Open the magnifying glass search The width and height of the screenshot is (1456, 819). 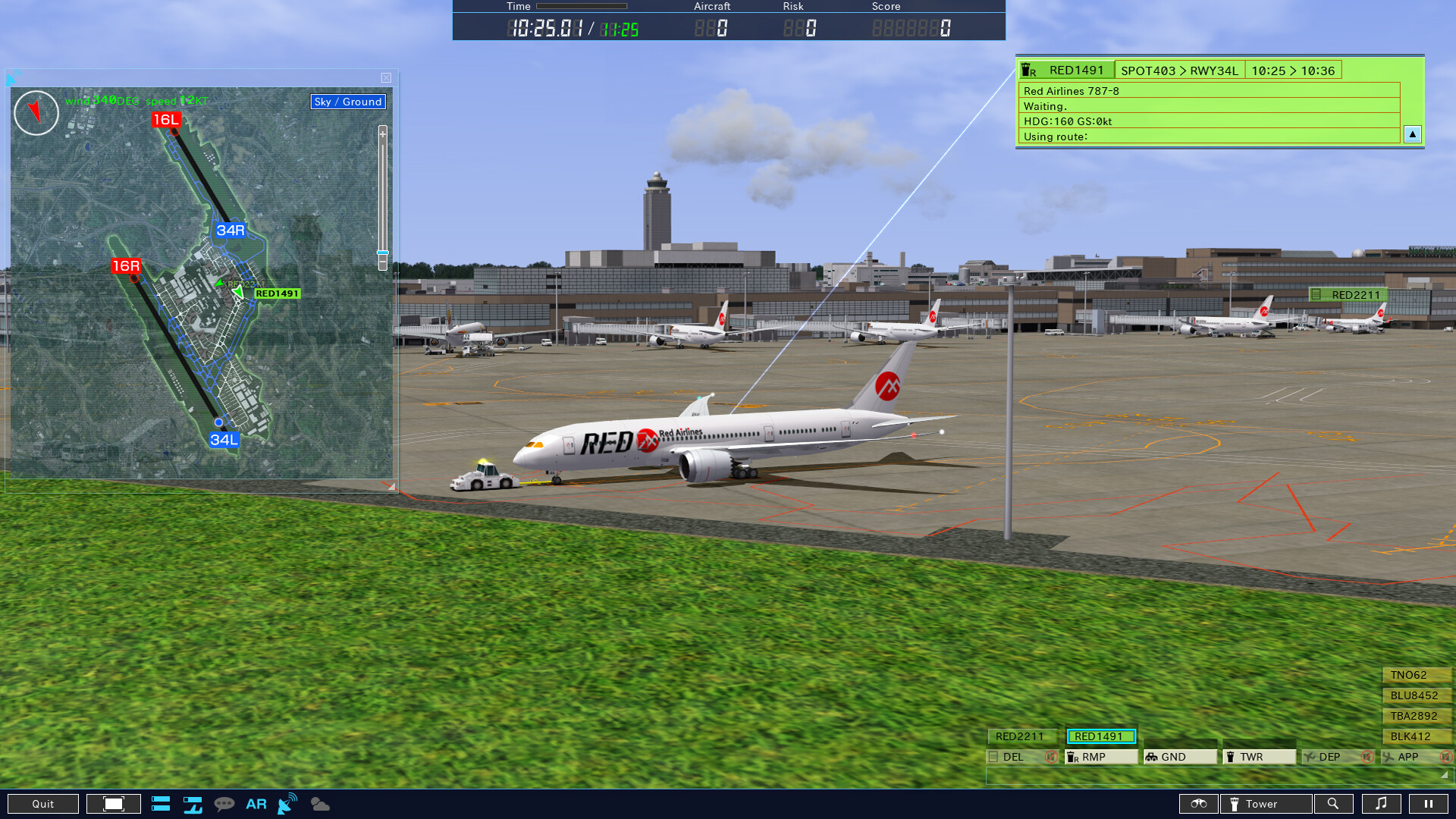(x=1332, y=804)
